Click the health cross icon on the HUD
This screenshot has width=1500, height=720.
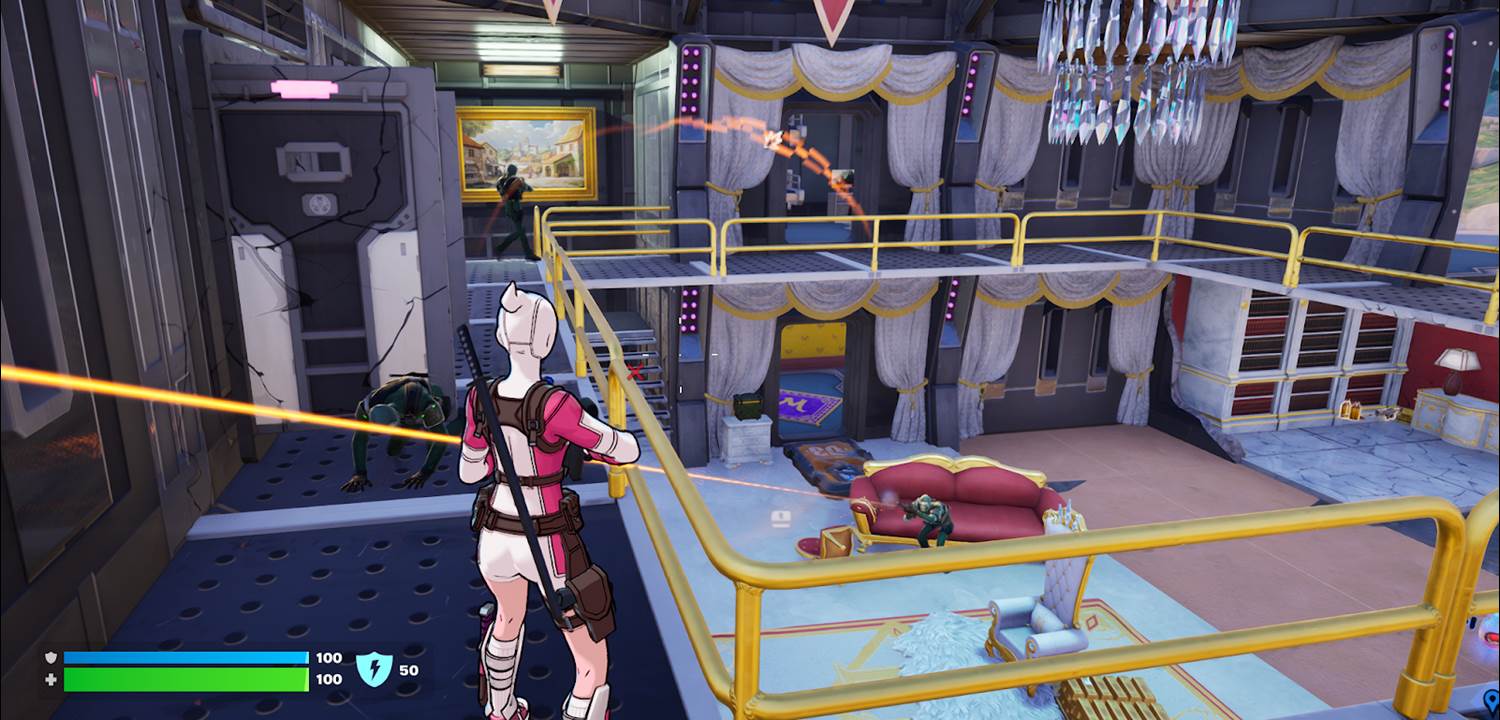pyautogui.click(x=51, y=679)
